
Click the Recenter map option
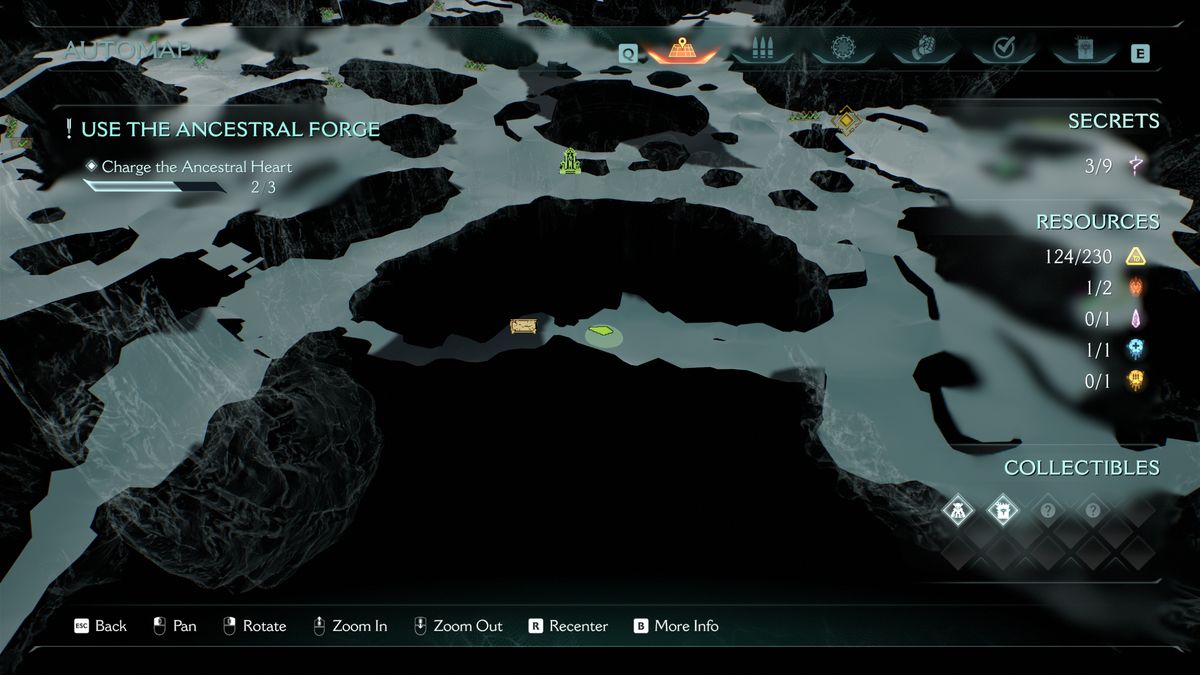coord(567,626)
